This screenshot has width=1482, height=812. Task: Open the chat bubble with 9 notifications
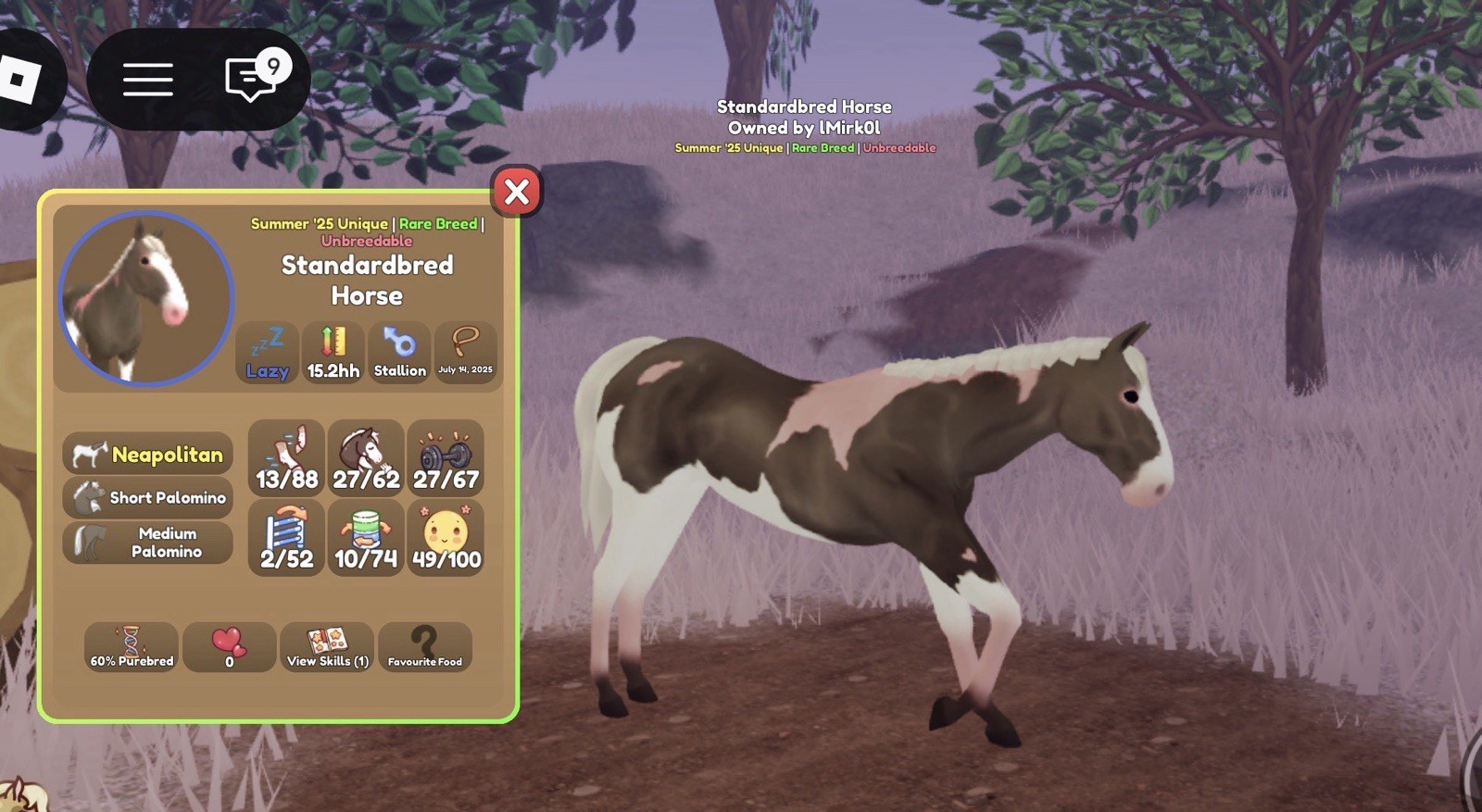click(250, 79)
